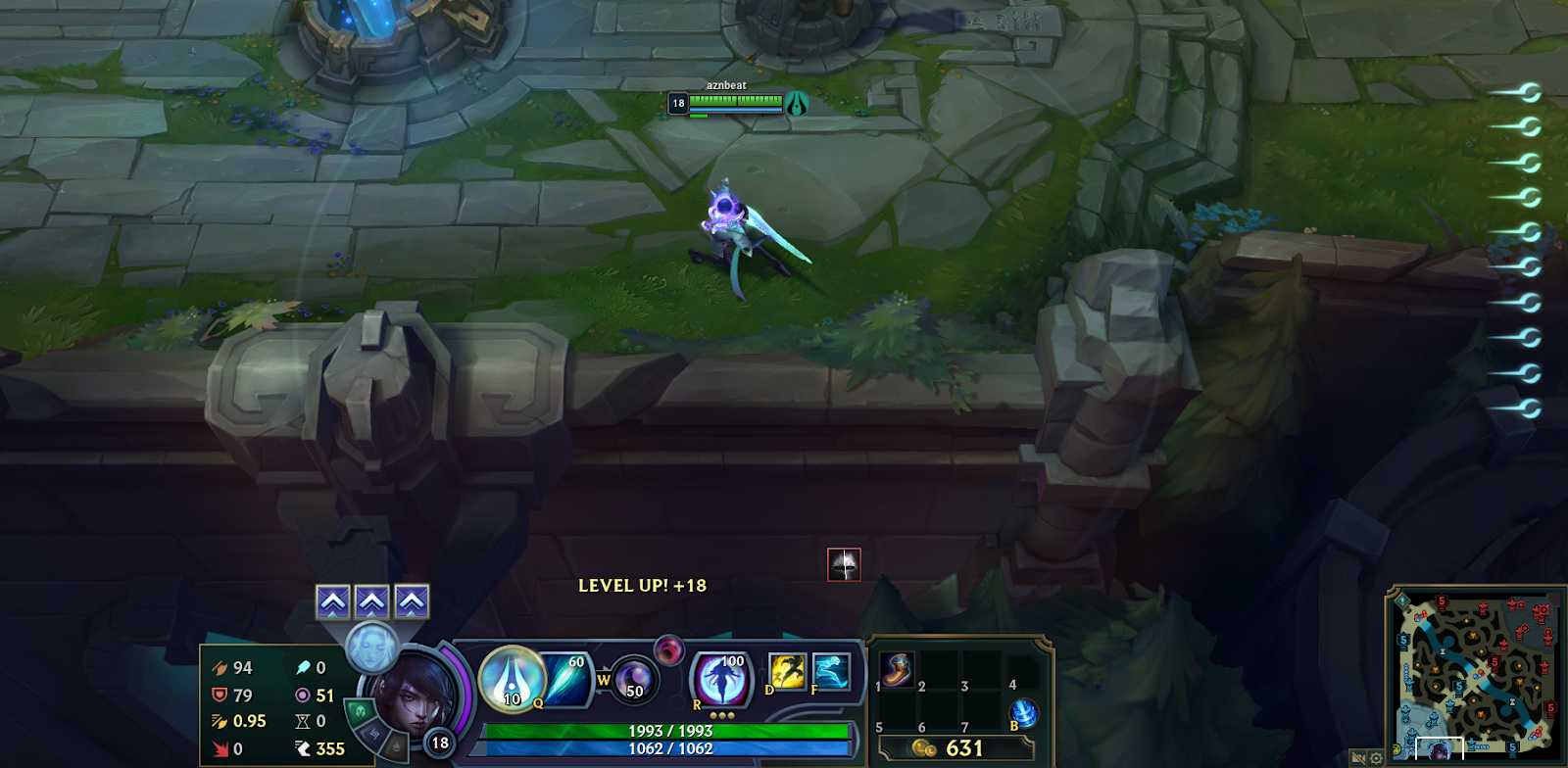Screen dimensions: 1568x768
Task: Toggle the camera lock icon
Action: pos(1358,758)
